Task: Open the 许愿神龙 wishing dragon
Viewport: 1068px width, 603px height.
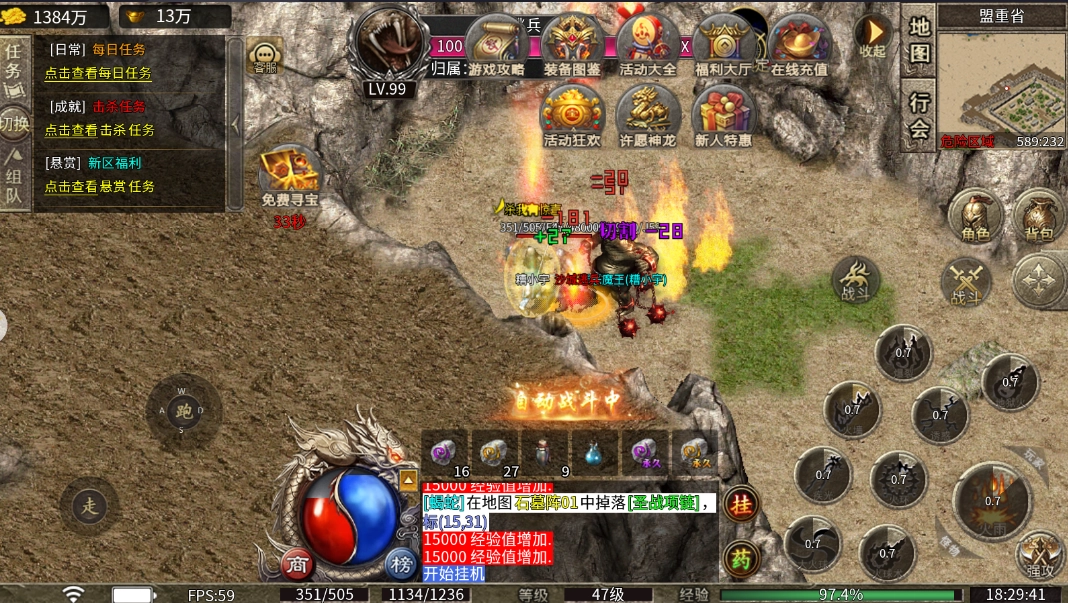Action: coord(648,115)
